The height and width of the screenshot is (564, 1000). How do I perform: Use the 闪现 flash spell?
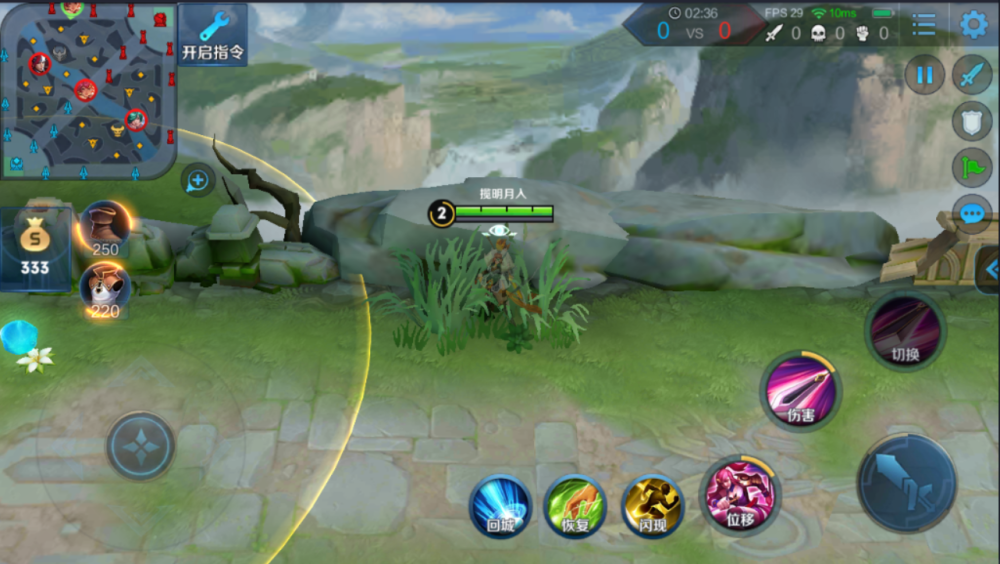tap(653, 506)
